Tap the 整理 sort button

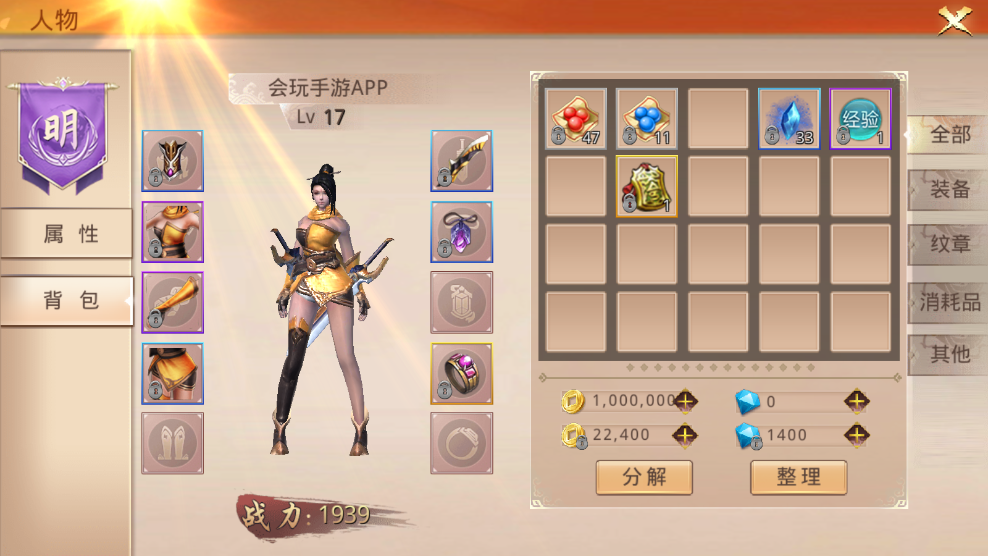(798, 477)
